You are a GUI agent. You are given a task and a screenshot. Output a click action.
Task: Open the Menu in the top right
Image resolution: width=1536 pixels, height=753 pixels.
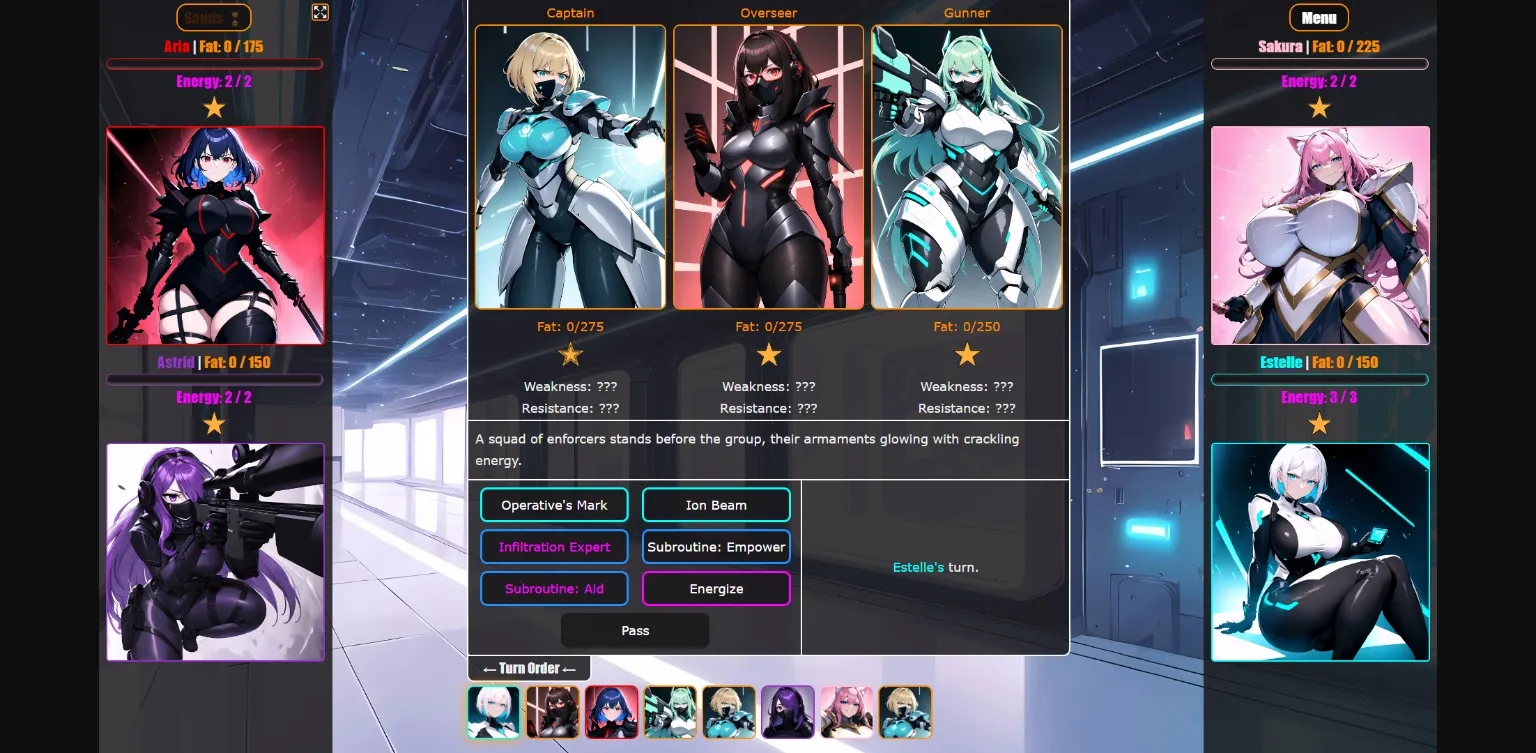(1318, 17)
